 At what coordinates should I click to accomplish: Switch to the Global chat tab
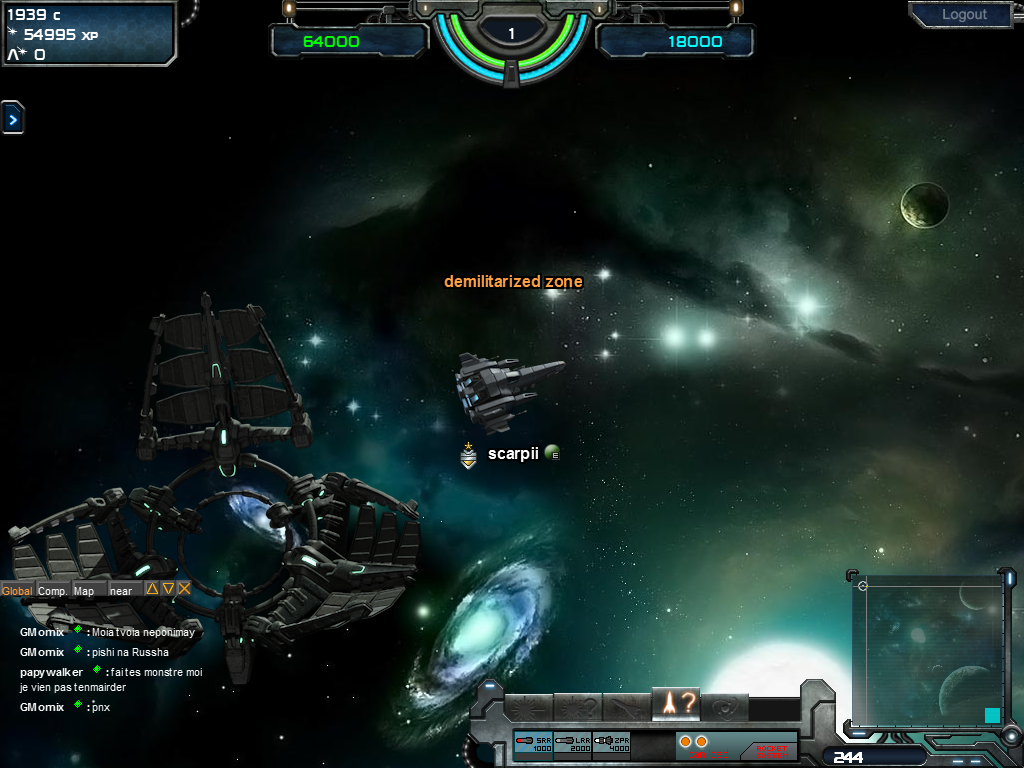pos(17,590)
